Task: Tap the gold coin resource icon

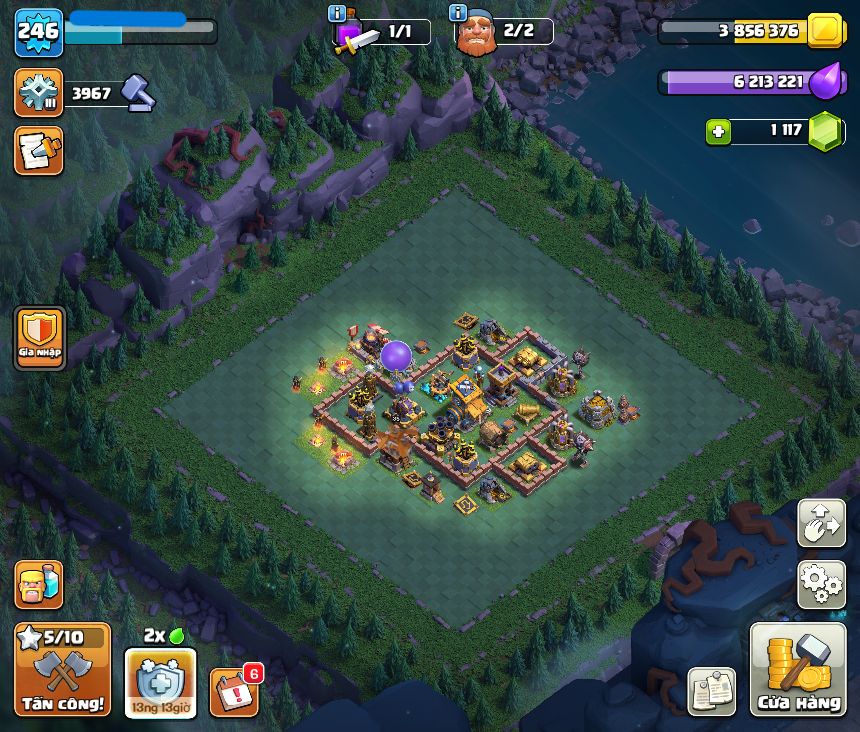Action: (x=826, y=31)
